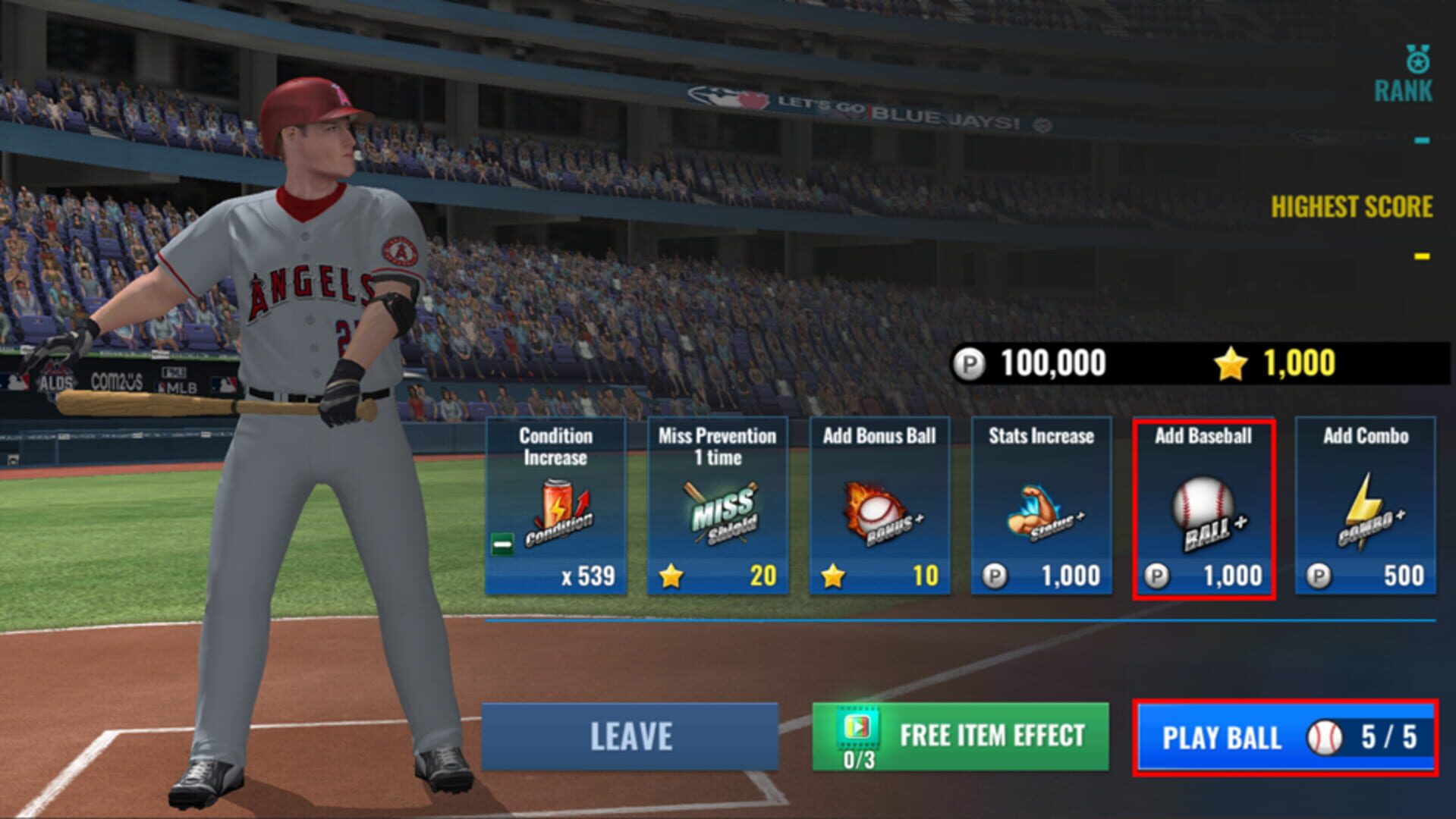Click the LEAVE button

(632, 734)
